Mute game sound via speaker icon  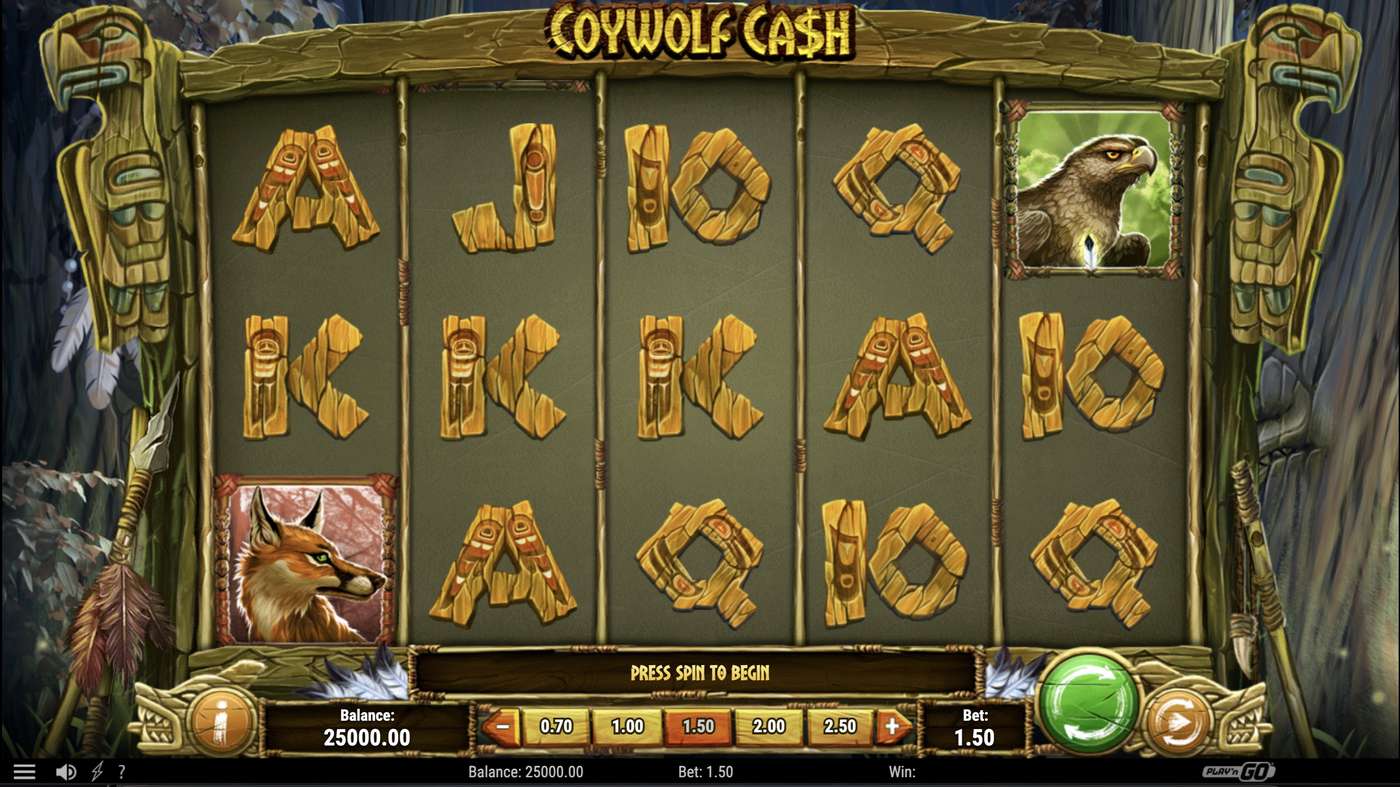pyautogui.click(x=64, y=770)
